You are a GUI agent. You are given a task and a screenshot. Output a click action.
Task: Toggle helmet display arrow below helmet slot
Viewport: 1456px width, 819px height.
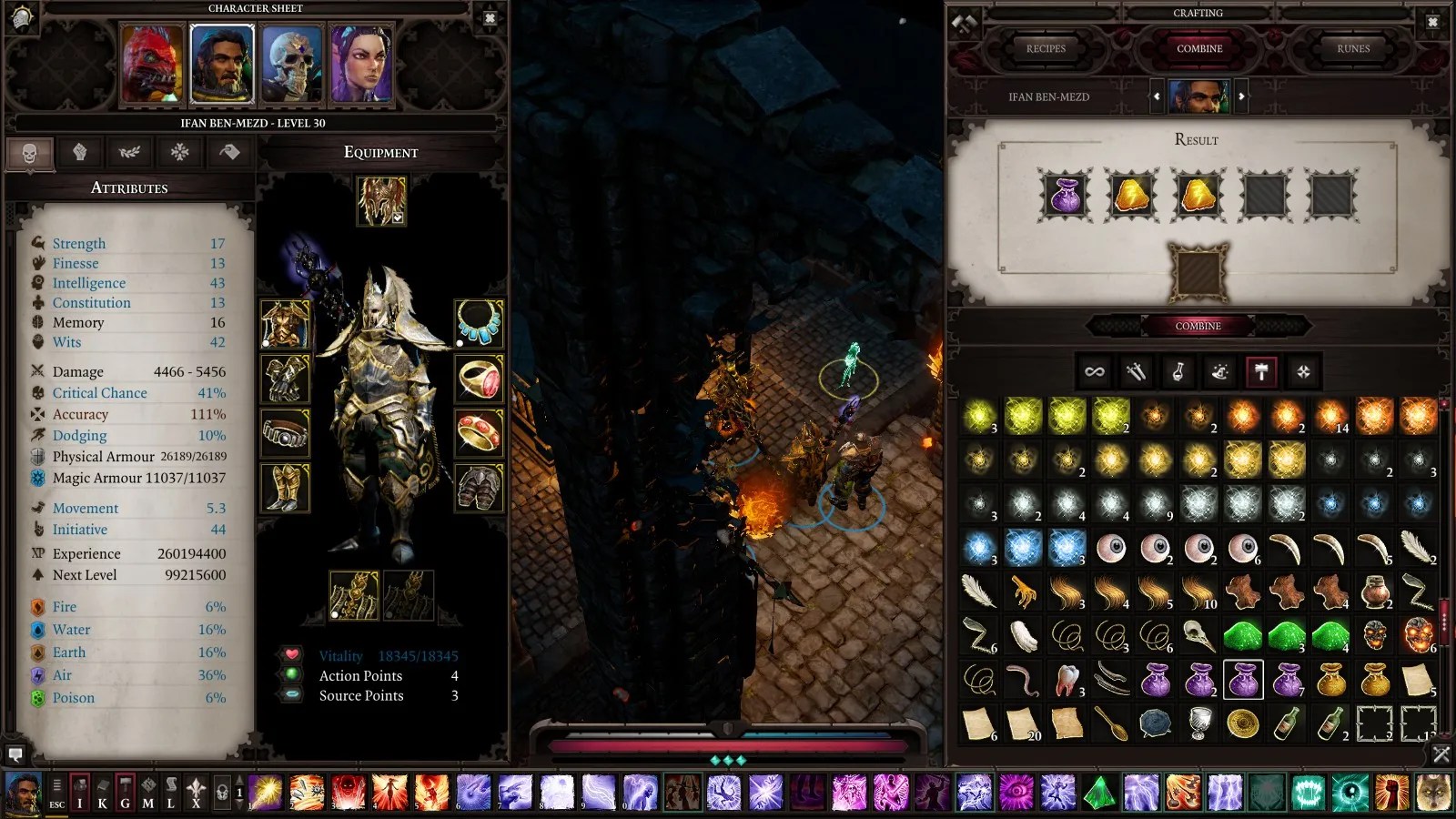398,217
